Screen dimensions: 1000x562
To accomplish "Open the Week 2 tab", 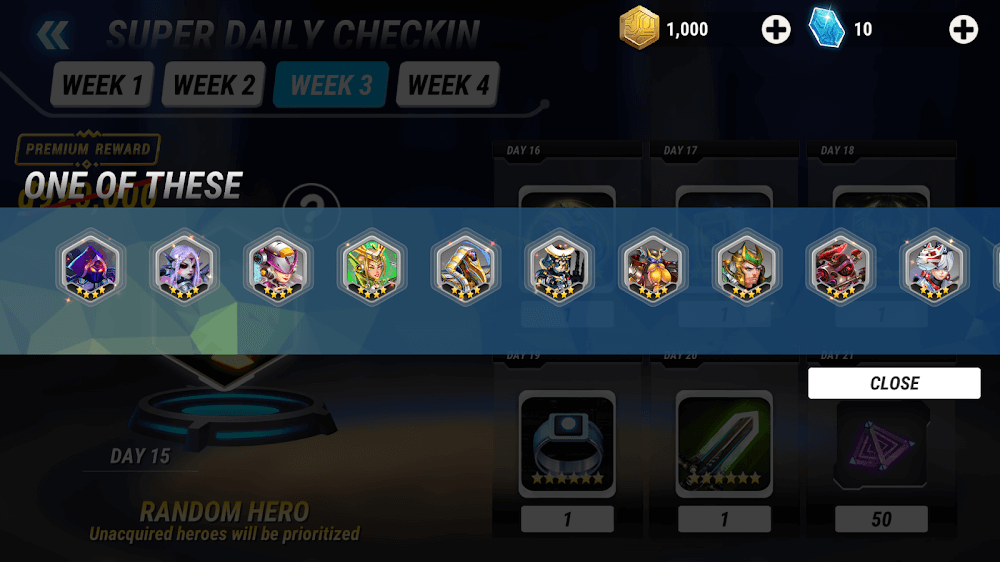I will coord(213,85).
